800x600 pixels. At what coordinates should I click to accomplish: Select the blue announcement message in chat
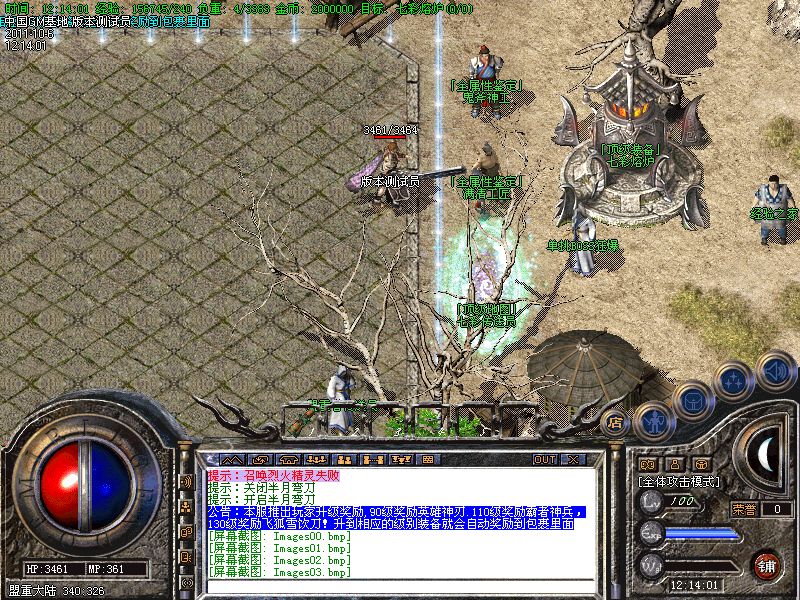click(x=395, y=518)
